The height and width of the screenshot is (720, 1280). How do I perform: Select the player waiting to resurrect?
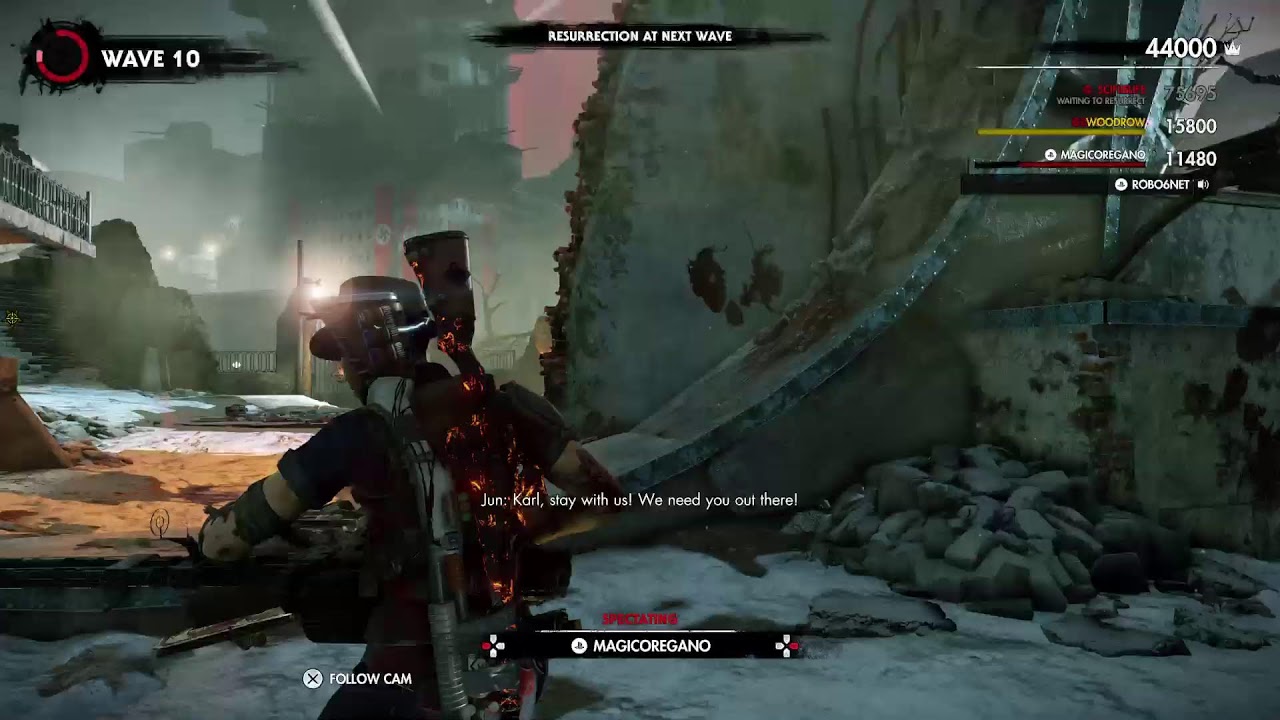click(1110, 94)
